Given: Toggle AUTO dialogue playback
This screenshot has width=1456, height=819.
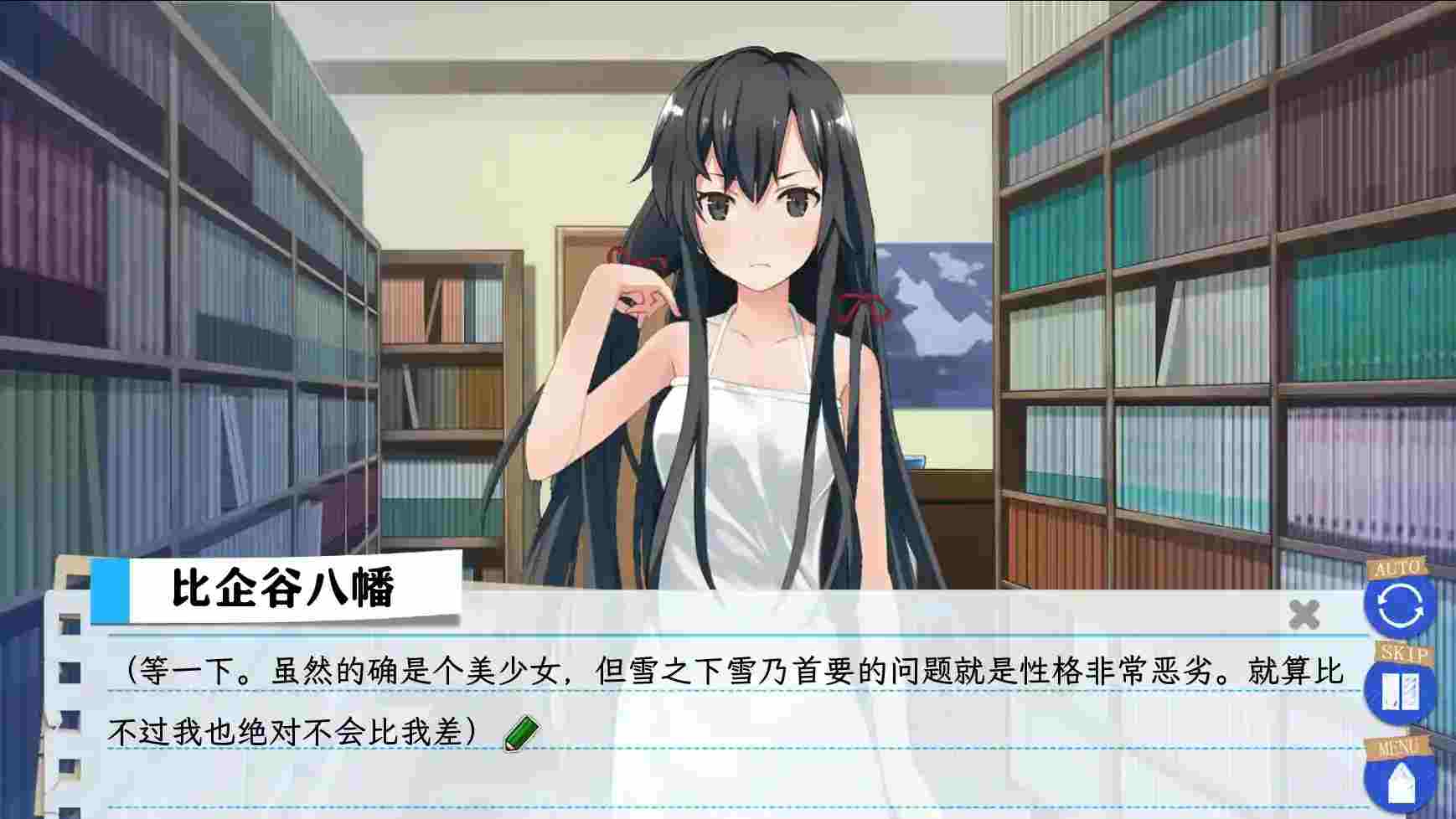Looking at the screenshot, I should click(x=1399, y=605).
